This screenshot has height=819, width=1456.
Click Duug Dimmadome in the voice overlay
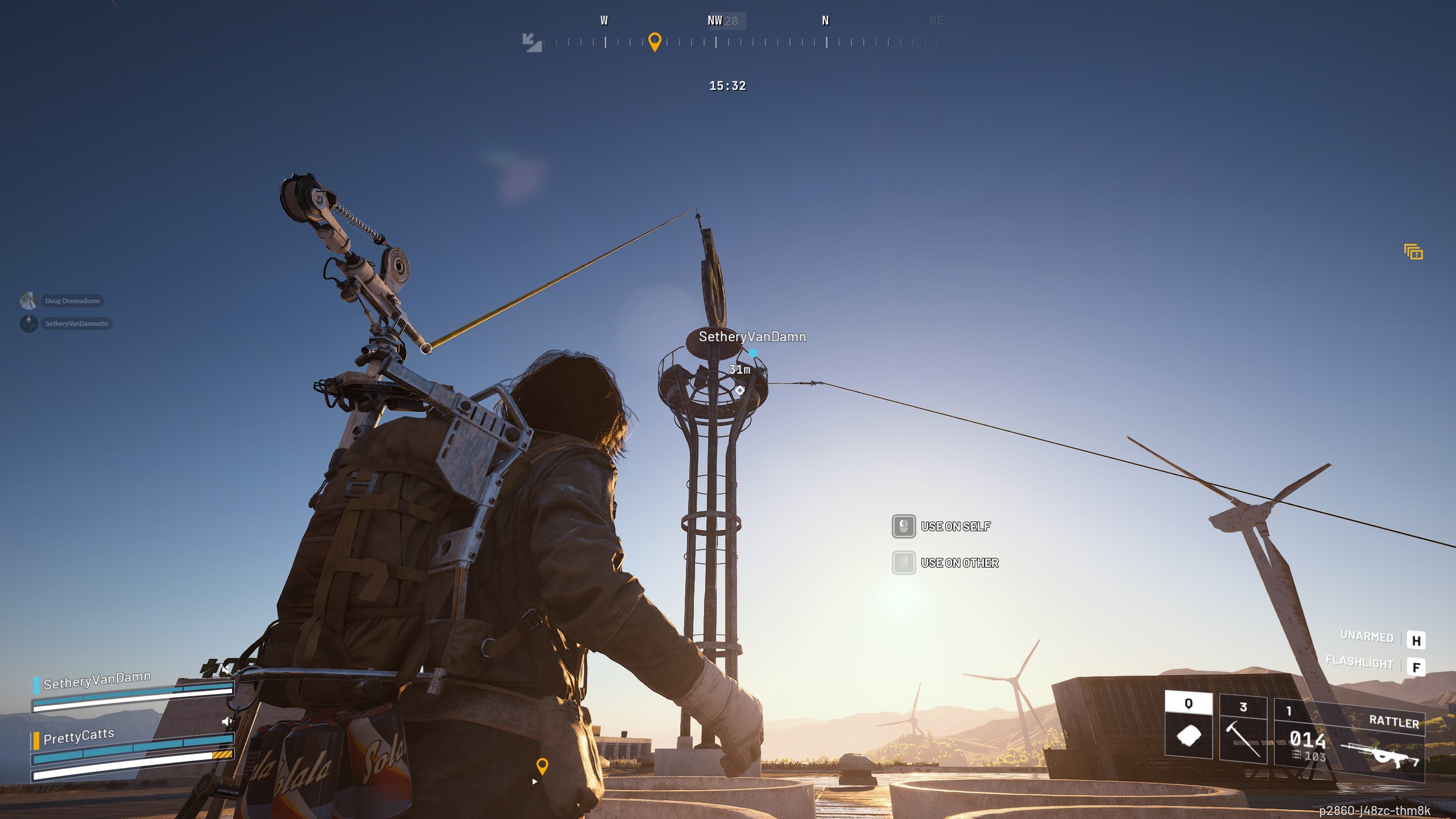[72, 301]
